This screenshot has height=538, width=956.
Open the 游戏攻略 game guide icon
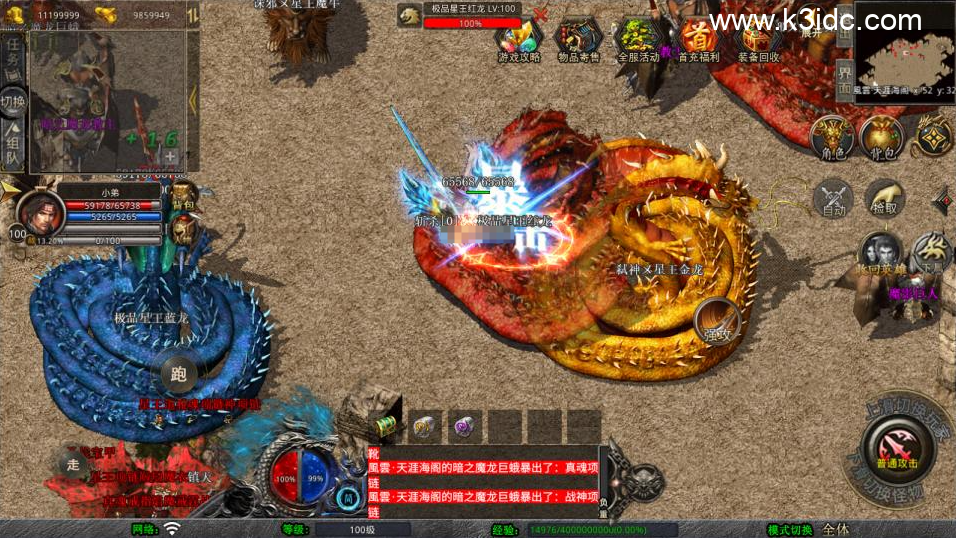519,40
